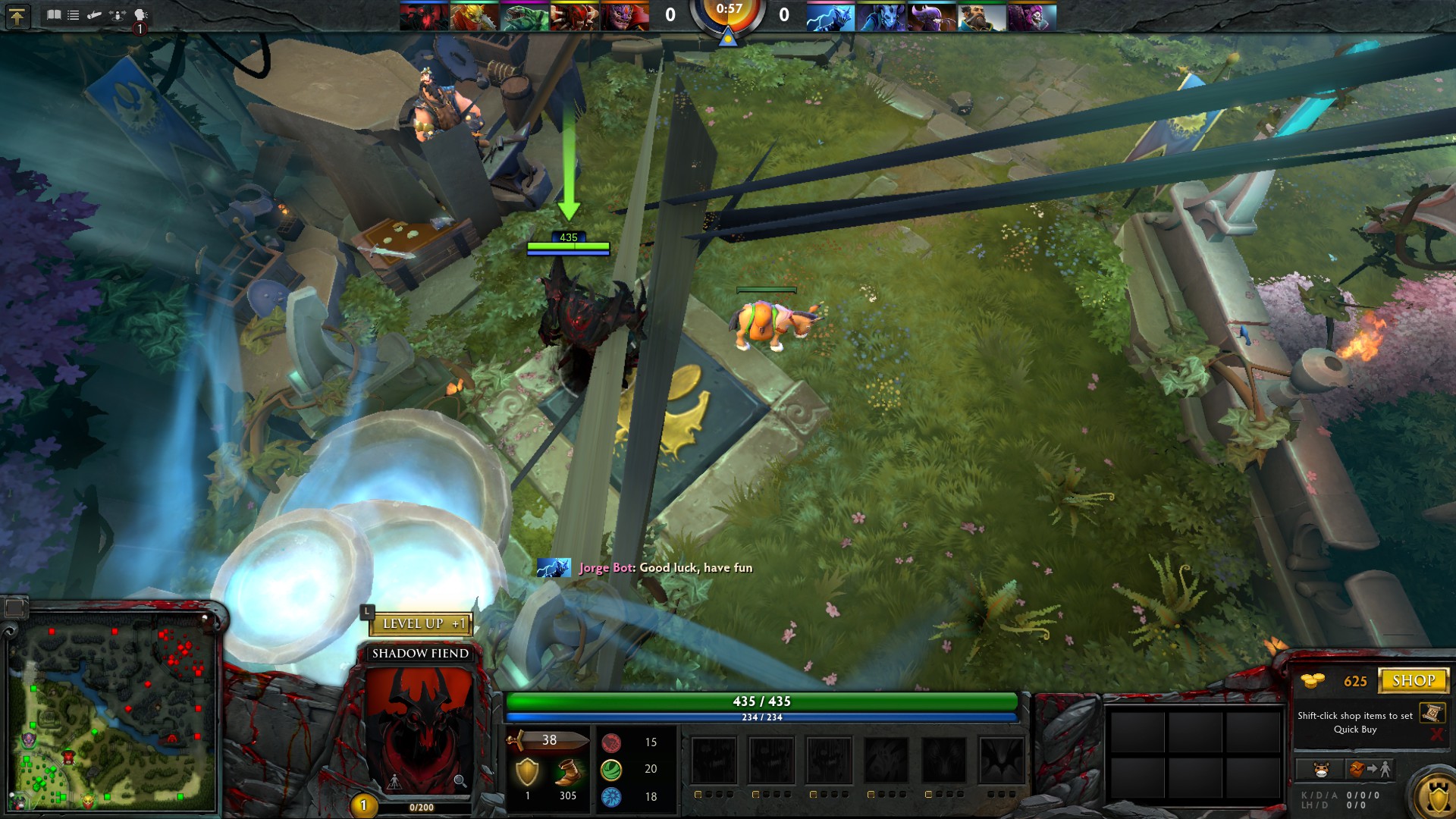This screenshot has width=1456, height=819.
Task: Select the Tidehunter portrait in the top bar
Action: point(525,17)
